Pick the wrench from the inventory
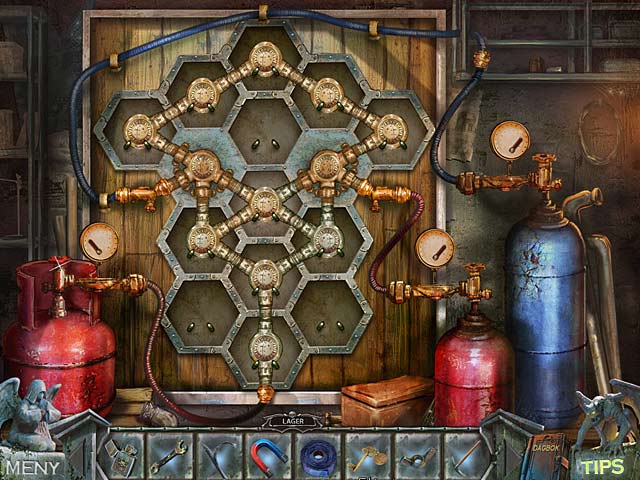This screenshot has height=480, width=640. click(168, 457)
